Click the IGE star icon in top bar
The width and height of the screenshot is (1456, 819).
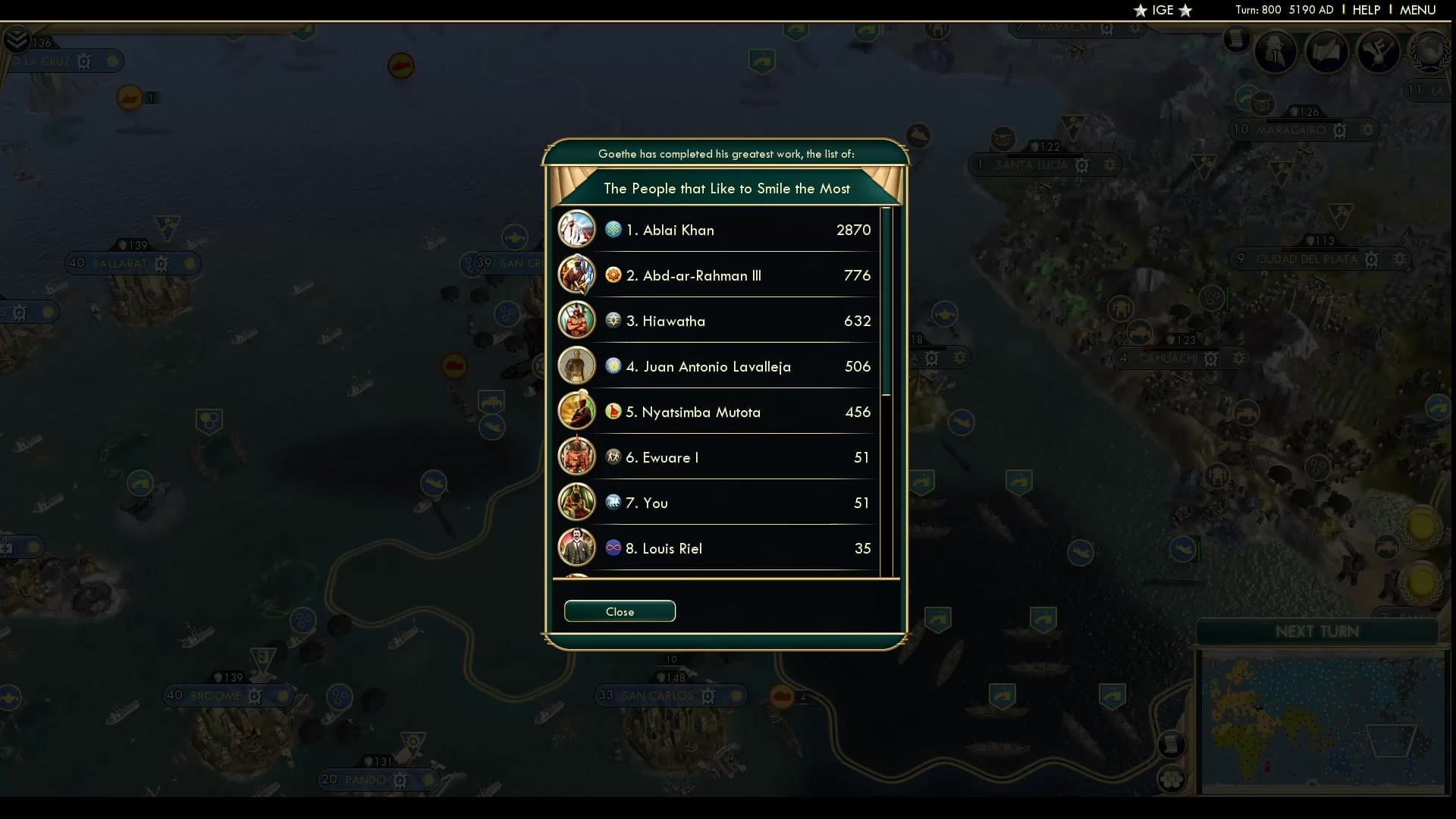[1139, 11]
